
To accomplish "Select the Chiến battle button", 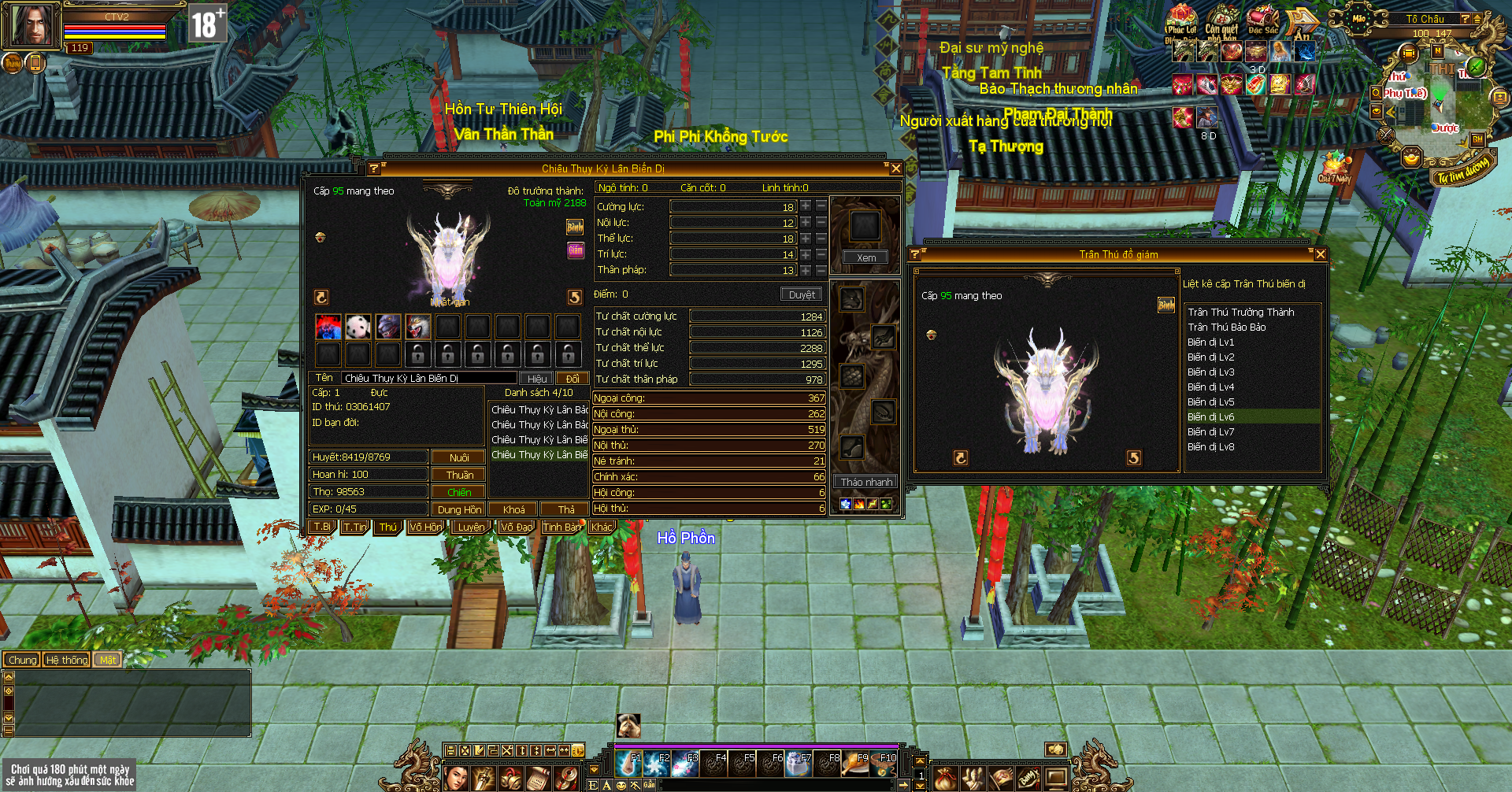I will (x=458, y=492).
